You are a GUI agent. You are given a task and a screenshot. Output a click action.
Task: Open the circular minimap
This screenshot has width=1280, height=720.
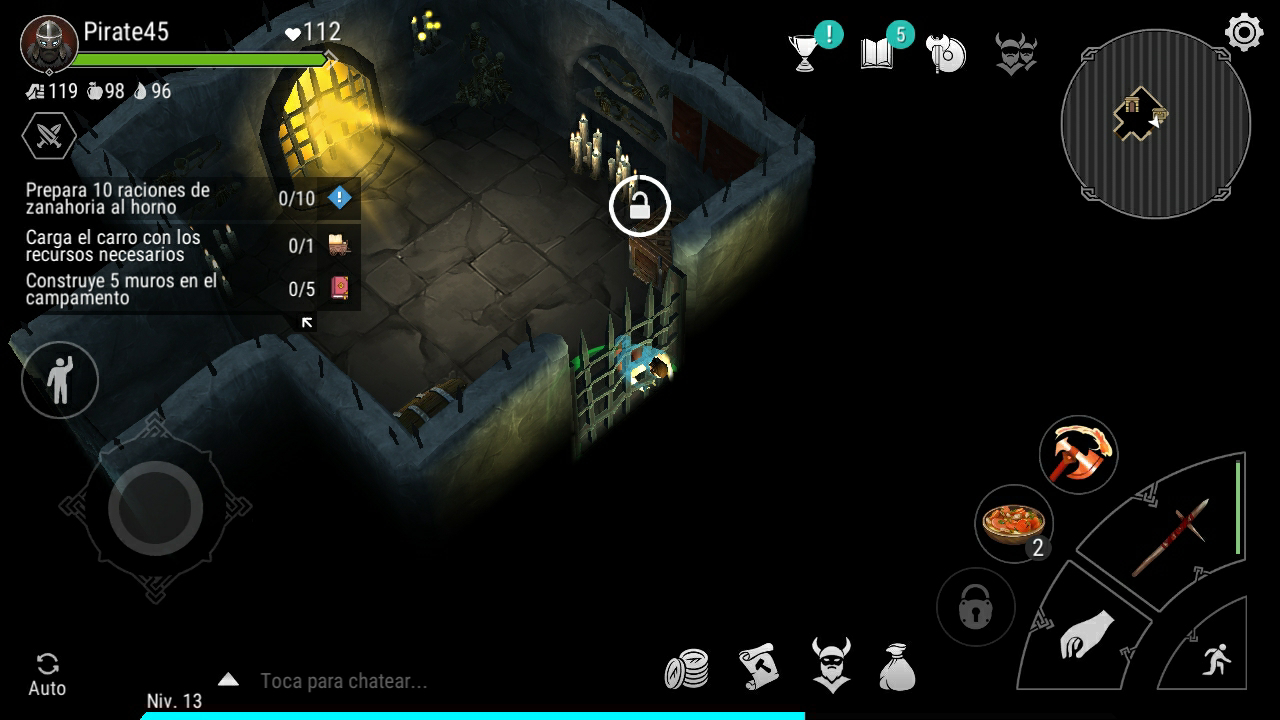coord(1155,124)
